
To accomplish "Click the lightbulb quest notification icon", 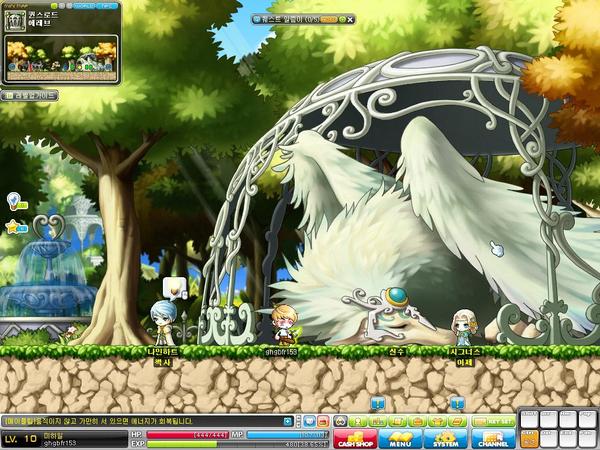I will coord(14,199).
